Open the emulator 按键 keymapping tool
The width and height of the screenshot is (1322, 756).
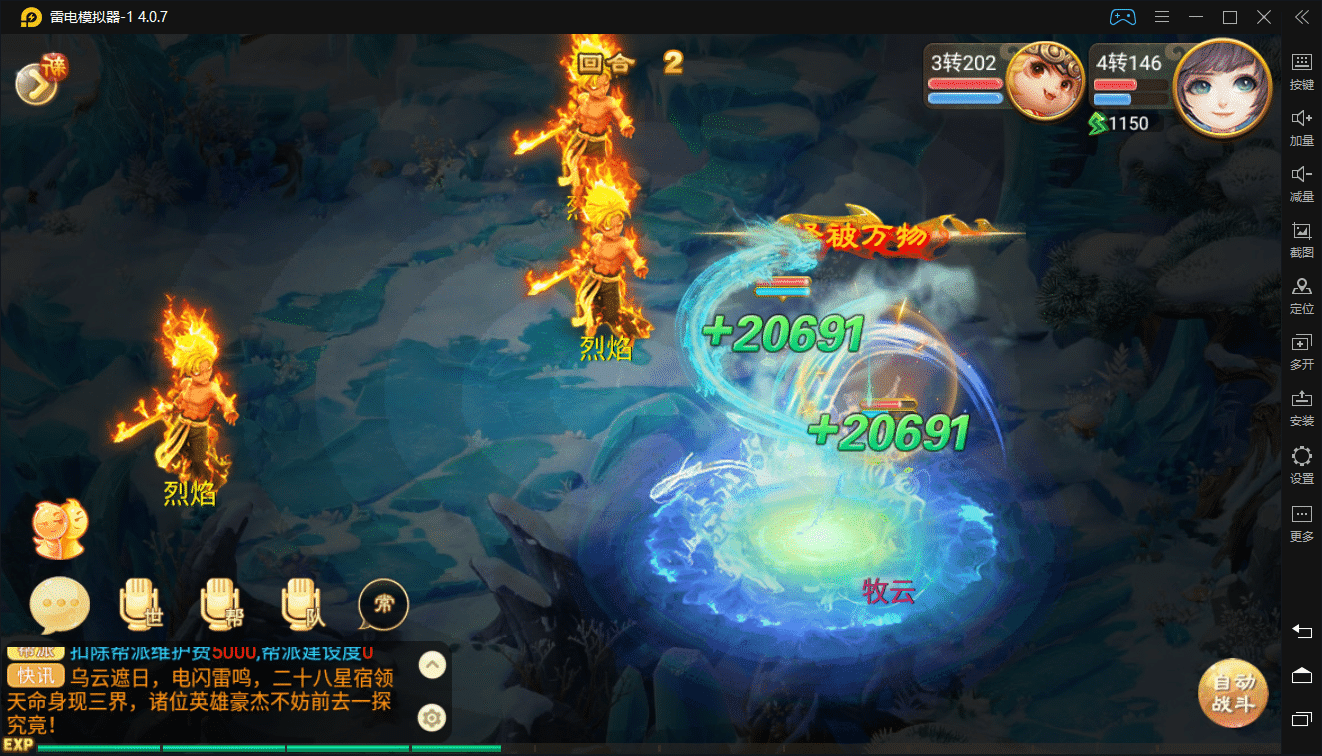click(1301, 70)
